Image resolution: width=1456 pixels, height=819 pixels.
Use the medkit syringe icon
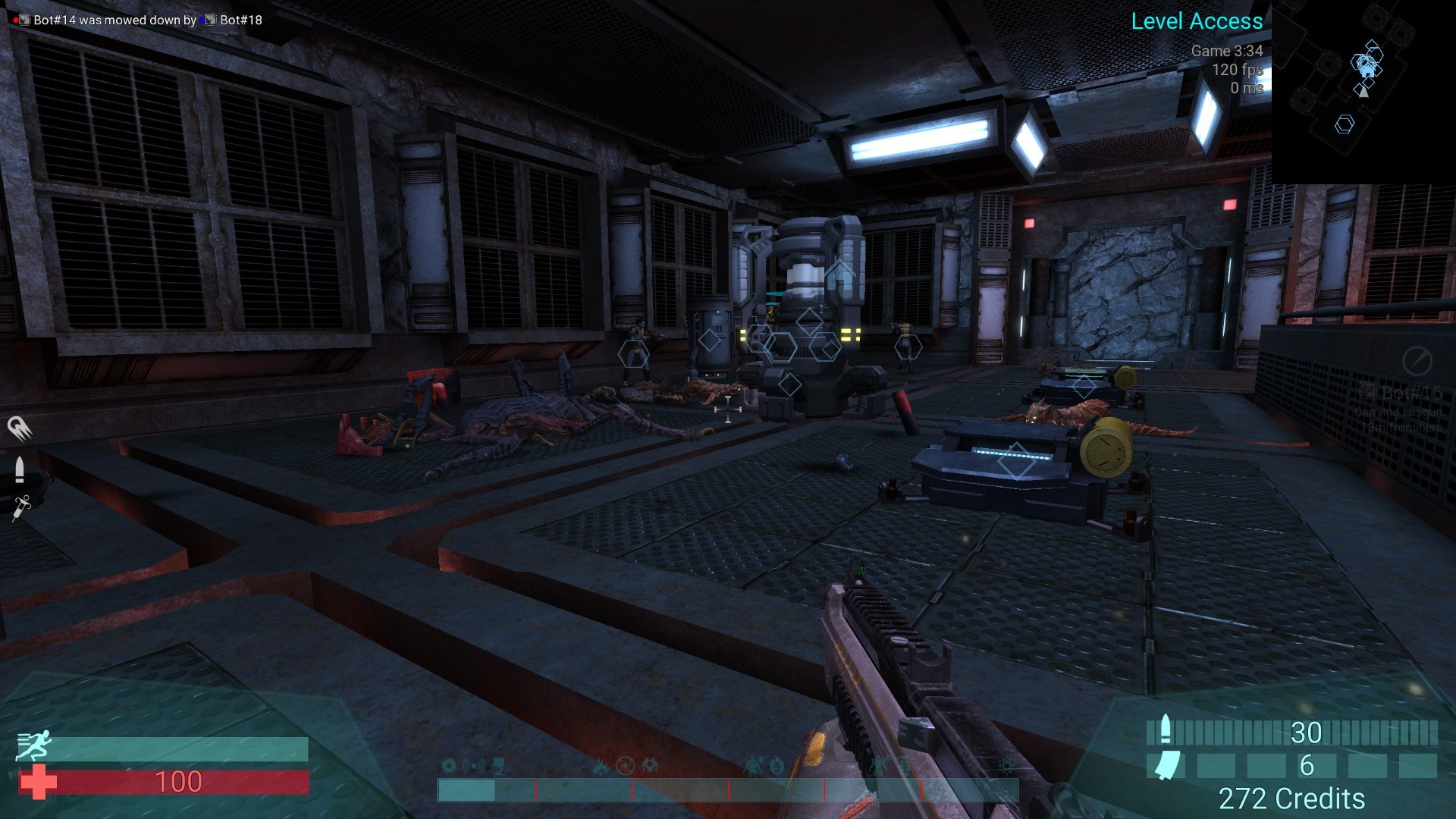click(20, 507)
